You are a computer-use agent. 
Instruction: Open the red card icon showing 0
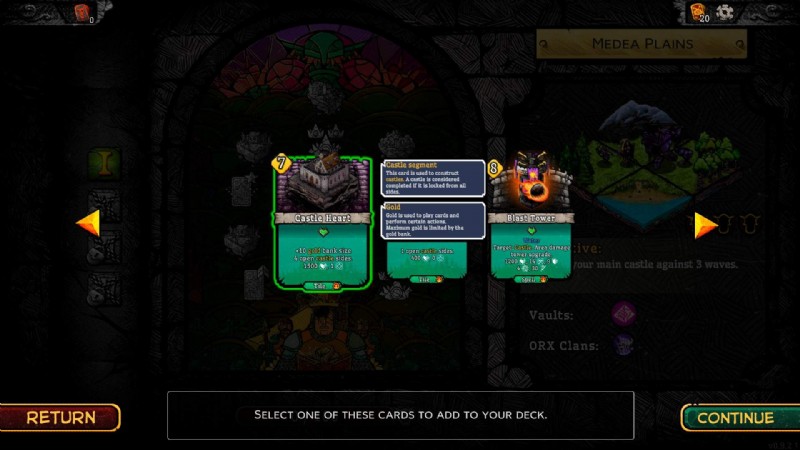point(83,13)
